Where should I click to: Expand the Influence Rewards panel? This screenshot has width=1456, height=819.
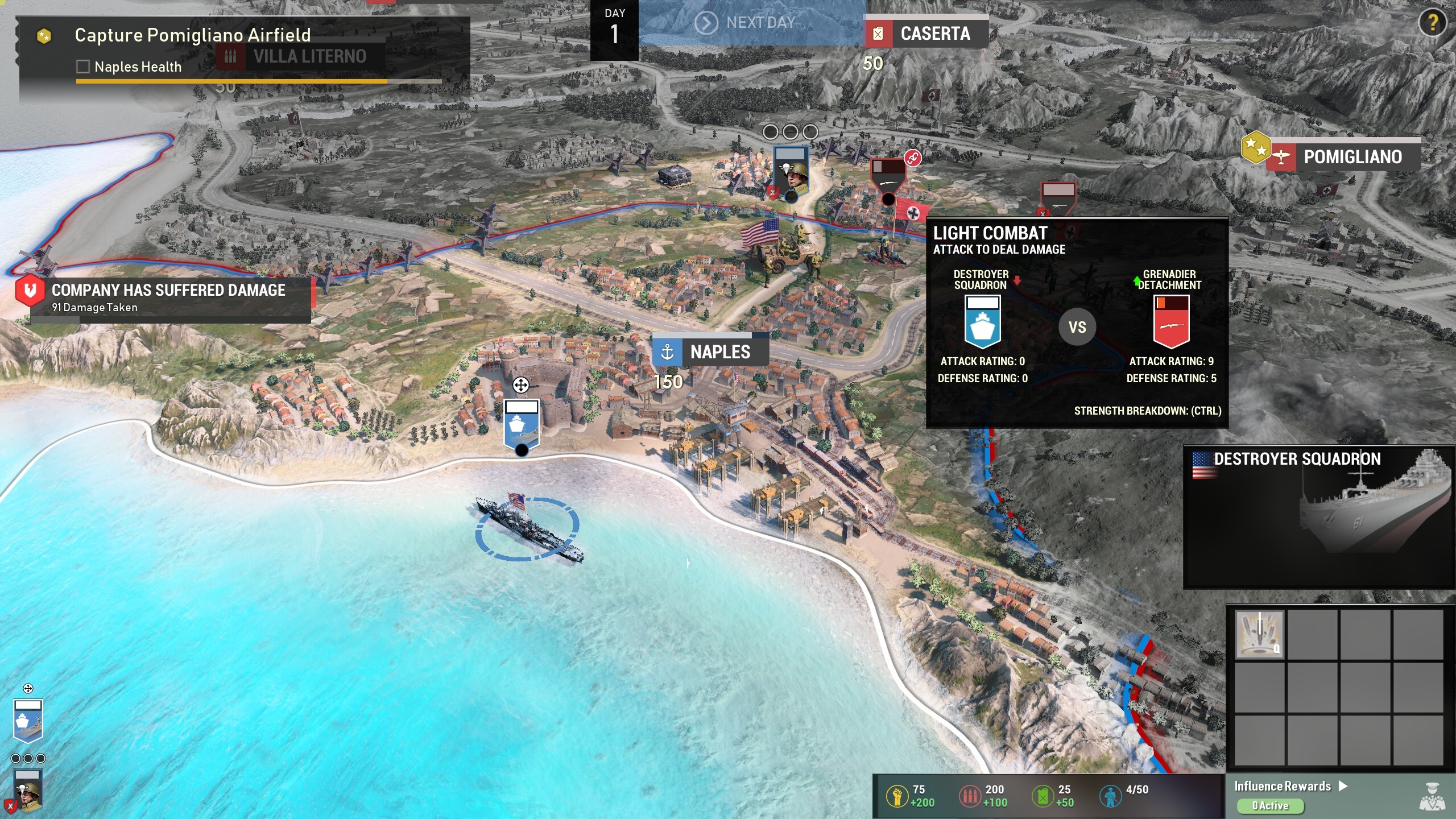pos(1290,786)
